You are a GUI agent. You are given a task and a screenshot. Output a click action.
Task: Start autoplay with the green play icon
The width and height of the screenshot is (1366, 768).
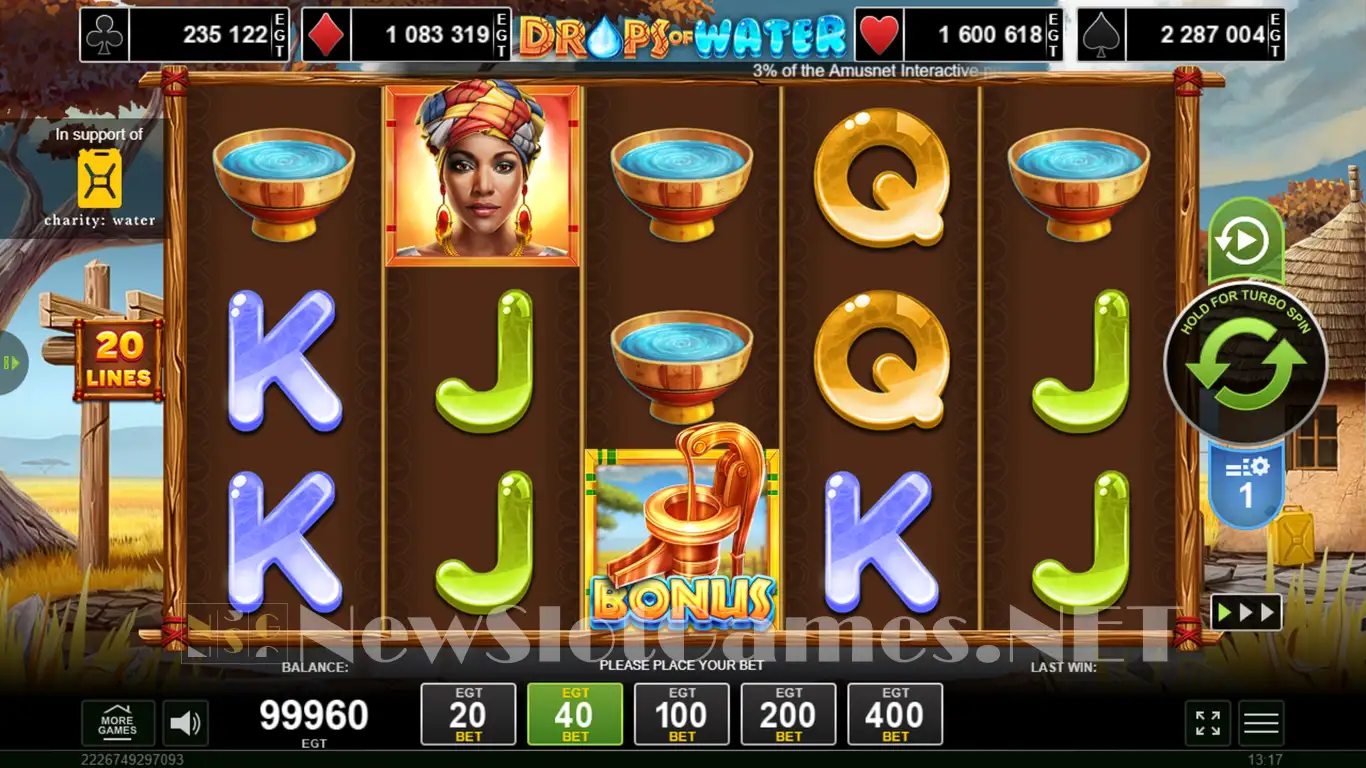(x=1245, y=241)
